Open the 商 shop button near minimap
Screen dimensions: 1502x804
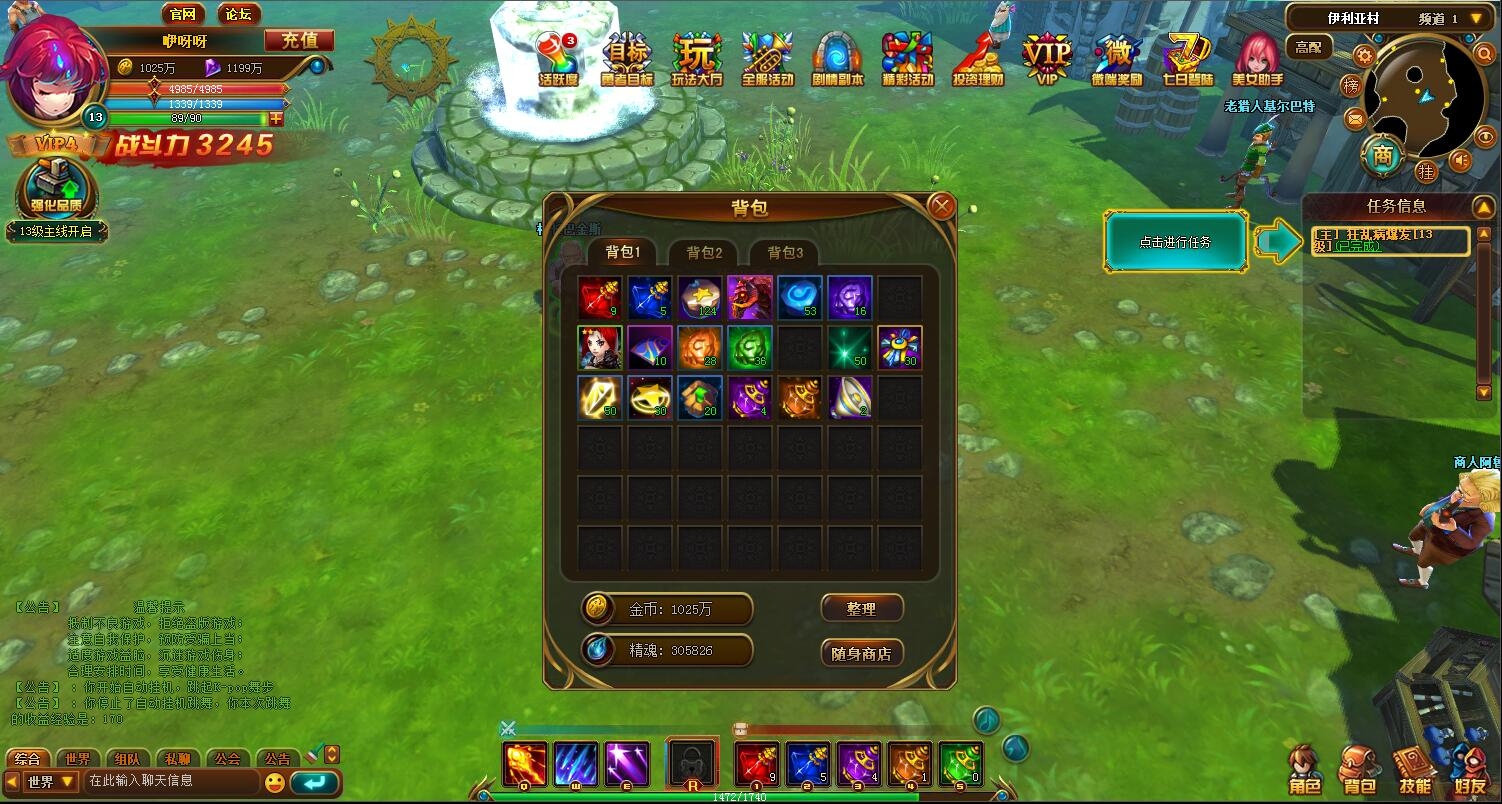pos(1382,156)
